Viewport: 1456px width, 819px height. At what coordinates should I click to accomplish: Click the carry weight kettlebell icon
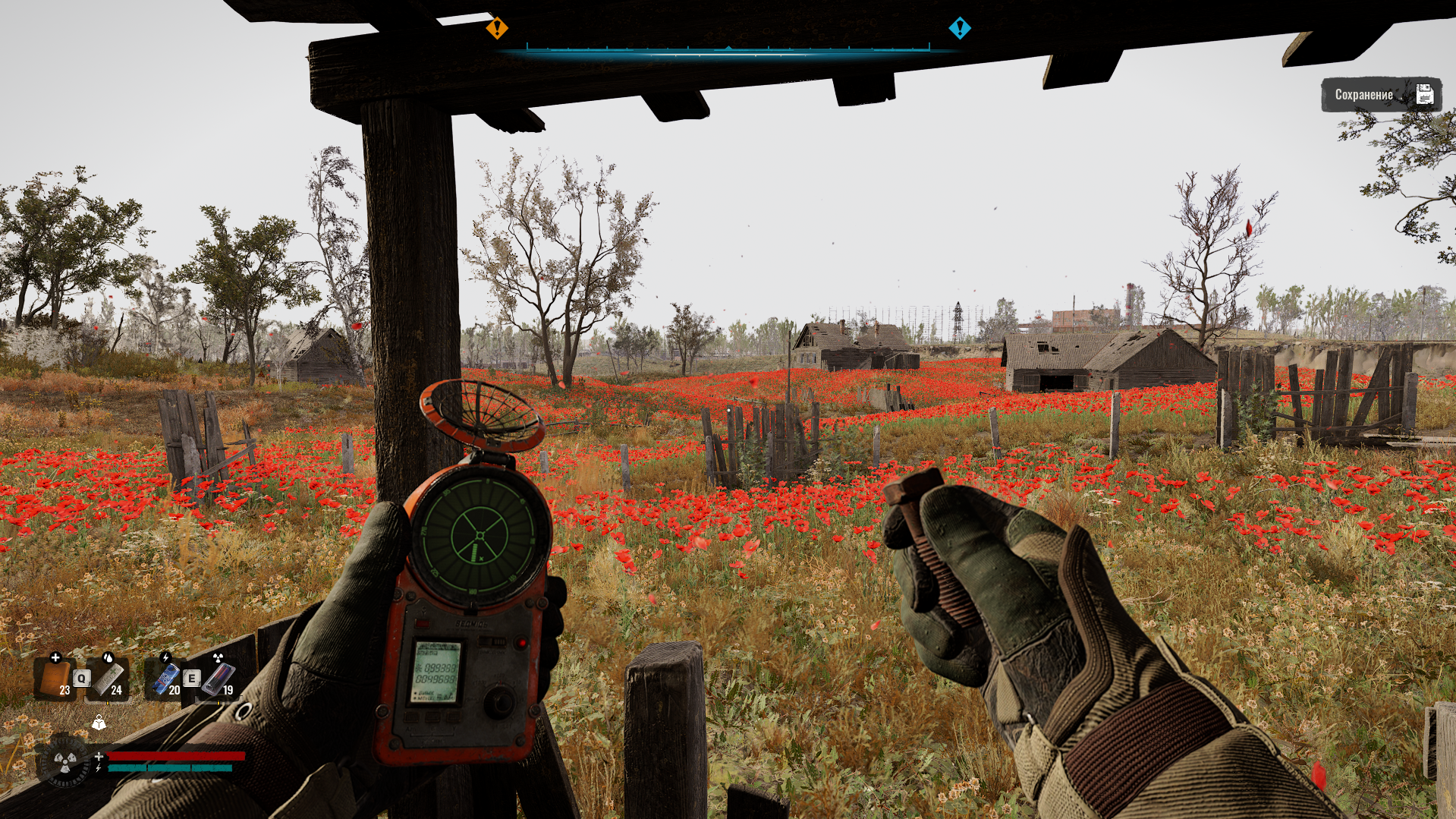[x=99, y=723]
